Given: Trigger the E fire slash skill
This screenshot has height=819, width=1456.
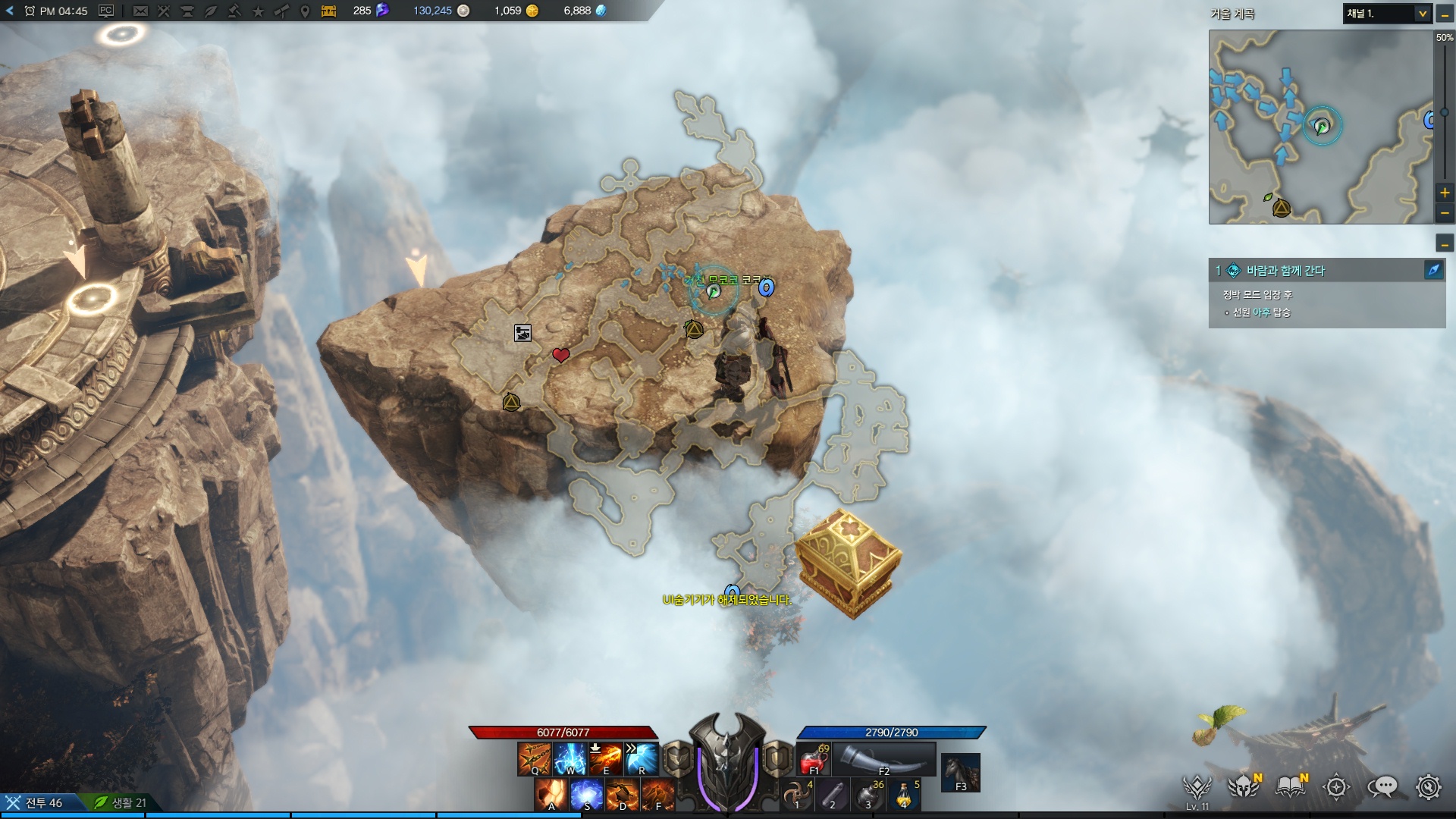Looking at the screenshot, I should (x=605, y=758).
